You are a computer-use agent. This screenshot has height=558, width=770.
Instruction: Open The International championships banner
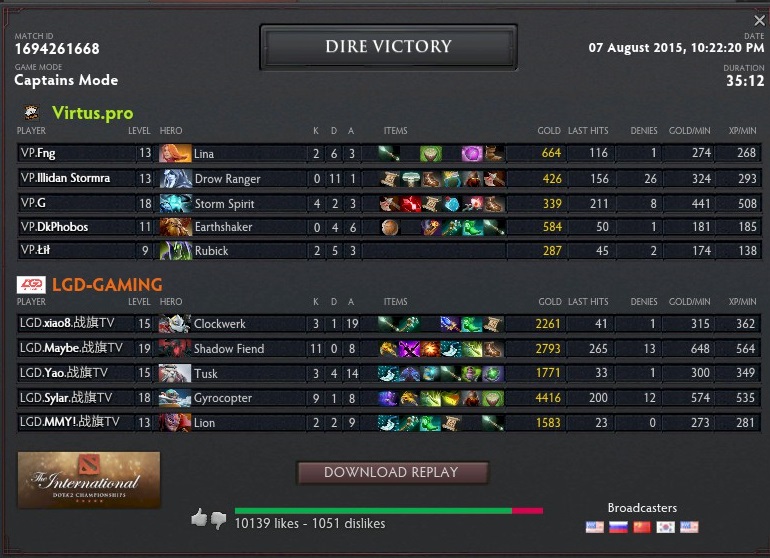point(89,480)
